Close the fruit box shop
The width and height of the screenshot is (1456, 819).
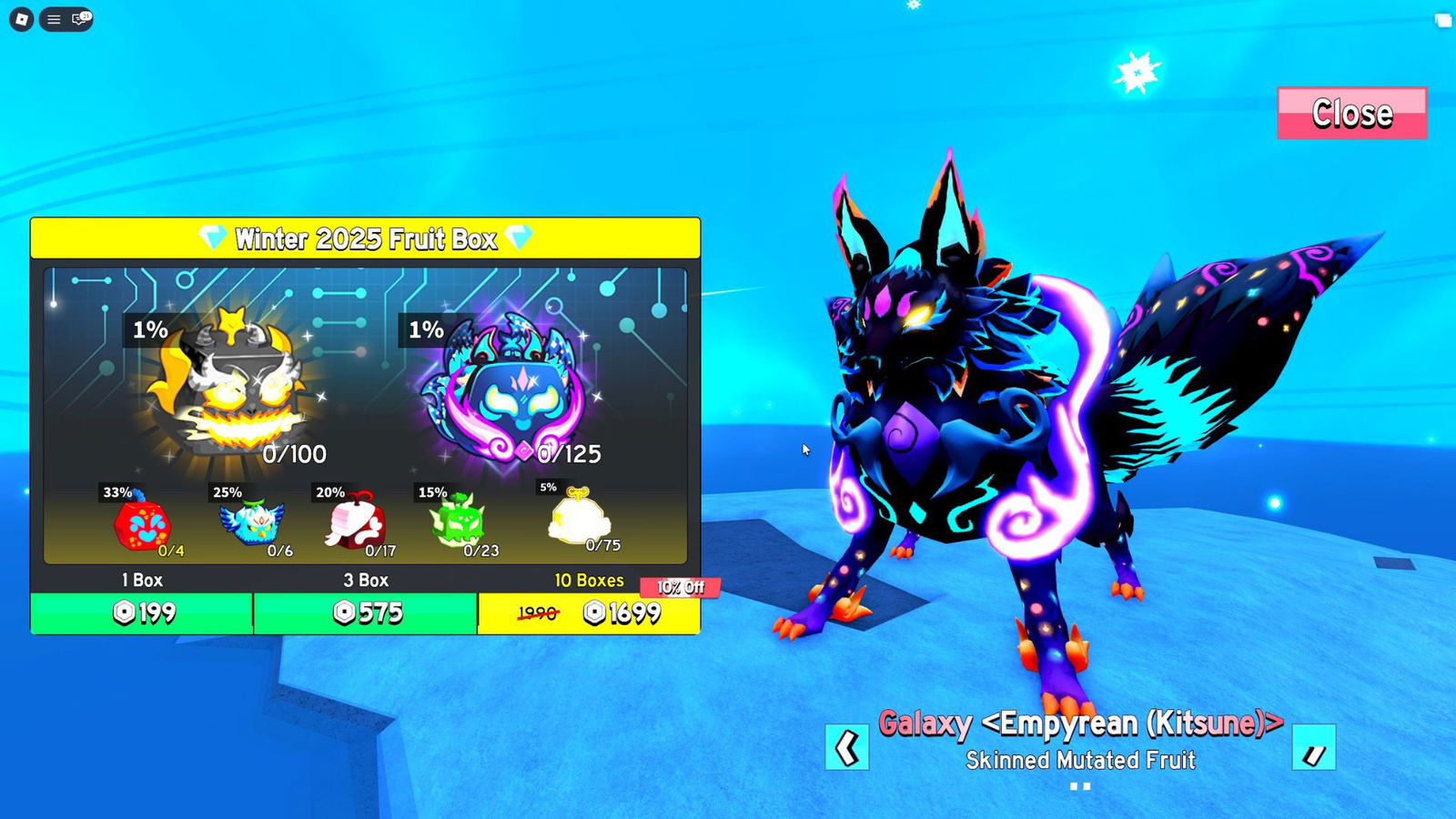click(1351, 114)
